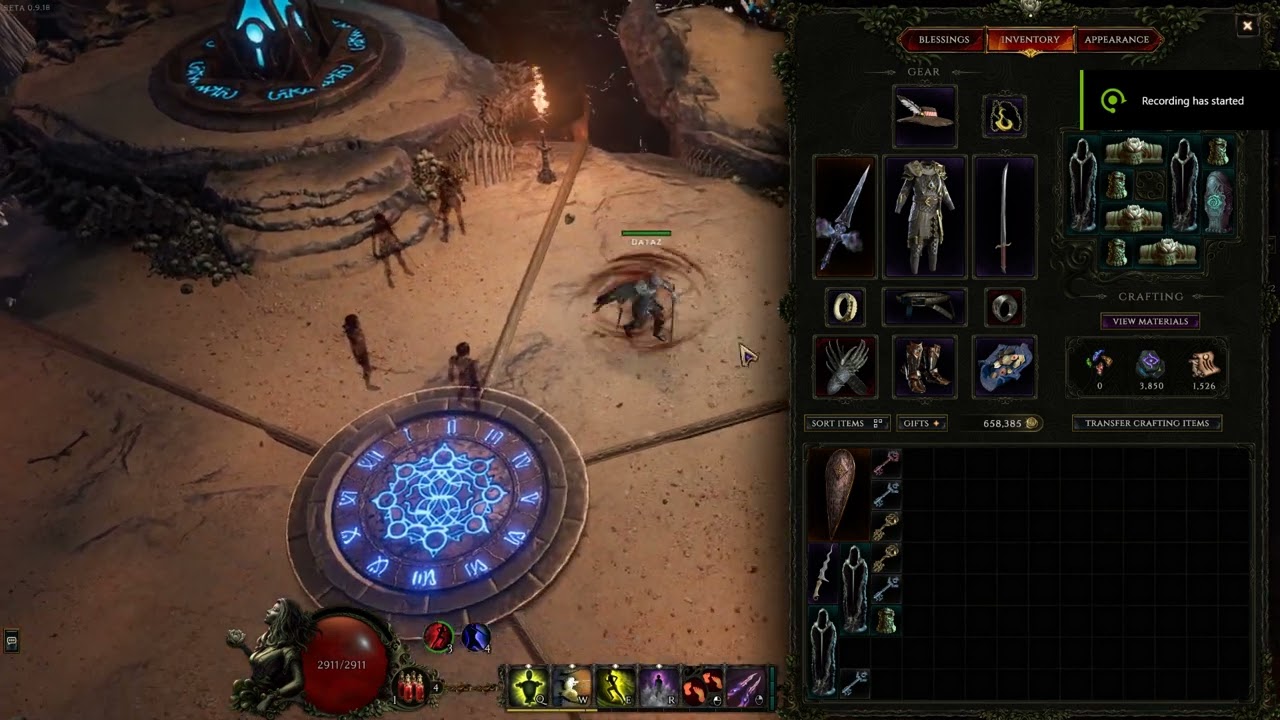
Task: Select the pink key in the inventory
Action: (887, 461)
